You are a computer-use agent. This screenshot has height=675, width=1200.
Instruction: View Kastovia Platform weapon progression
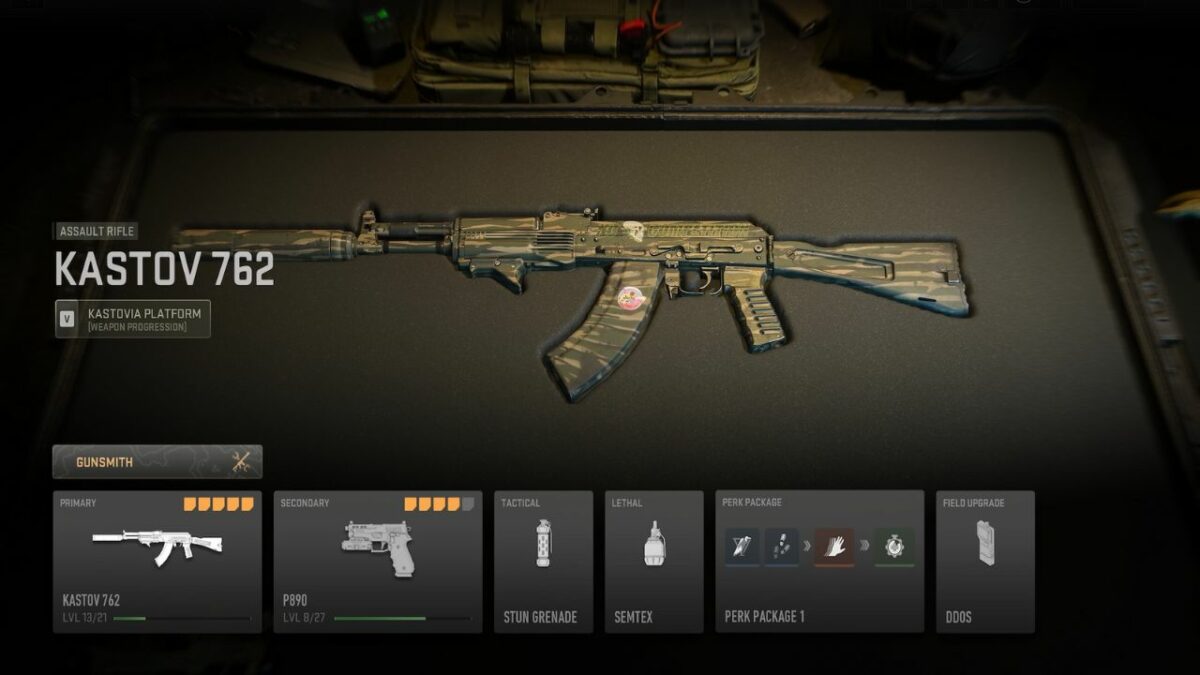tap(133, 319)
